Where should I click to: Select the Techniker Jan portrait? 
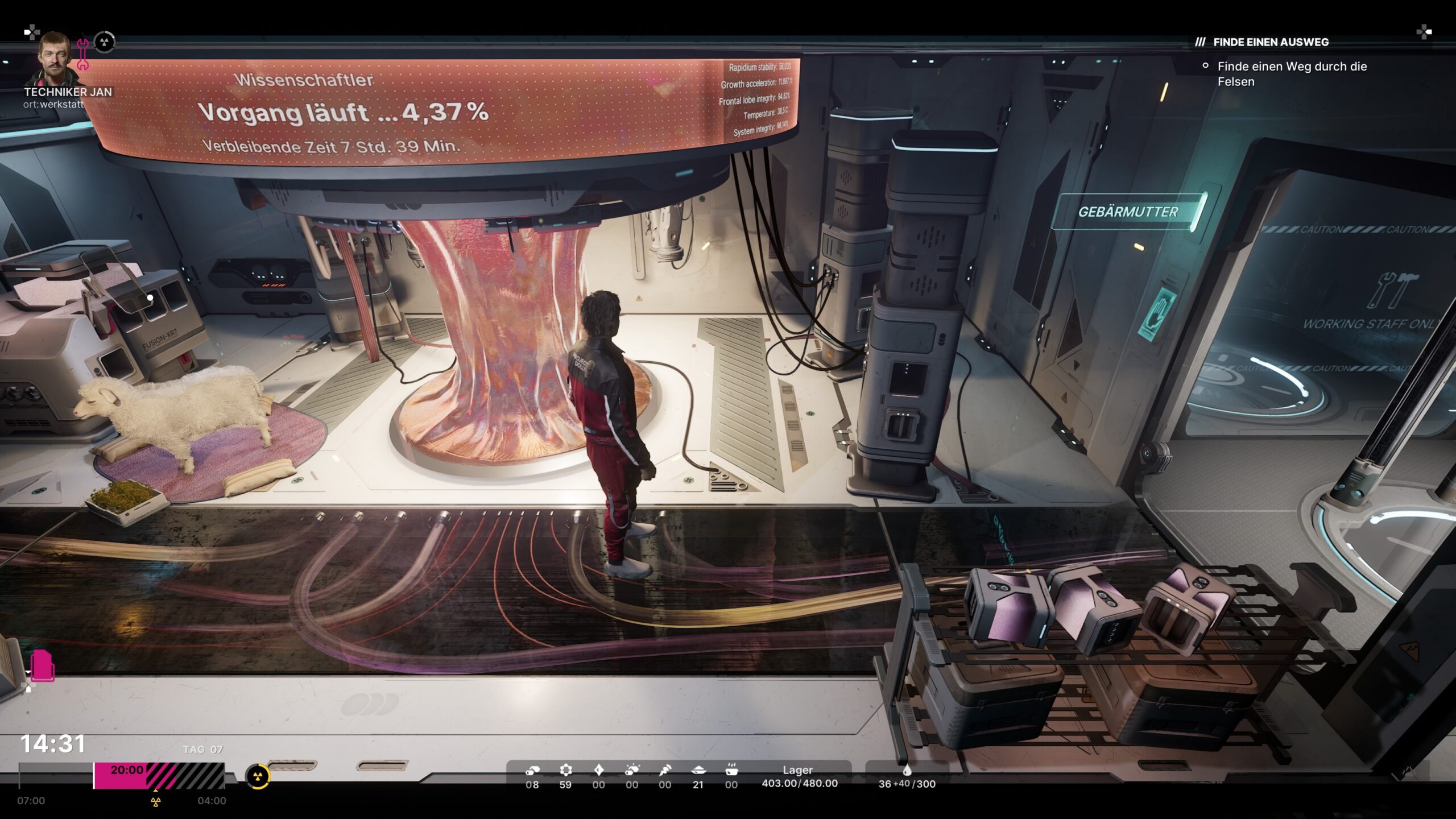click(57, 58)
